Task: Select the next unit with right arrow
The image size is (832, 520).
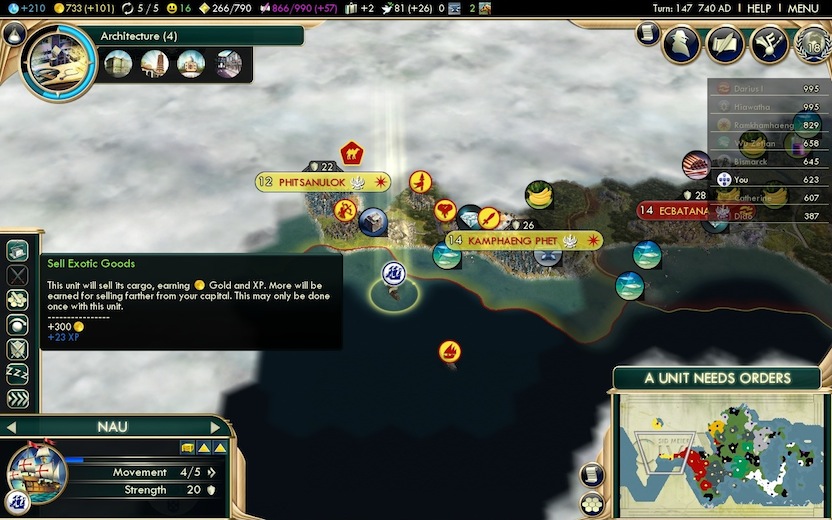Action: pyautogui.click(x=215, y=428)
